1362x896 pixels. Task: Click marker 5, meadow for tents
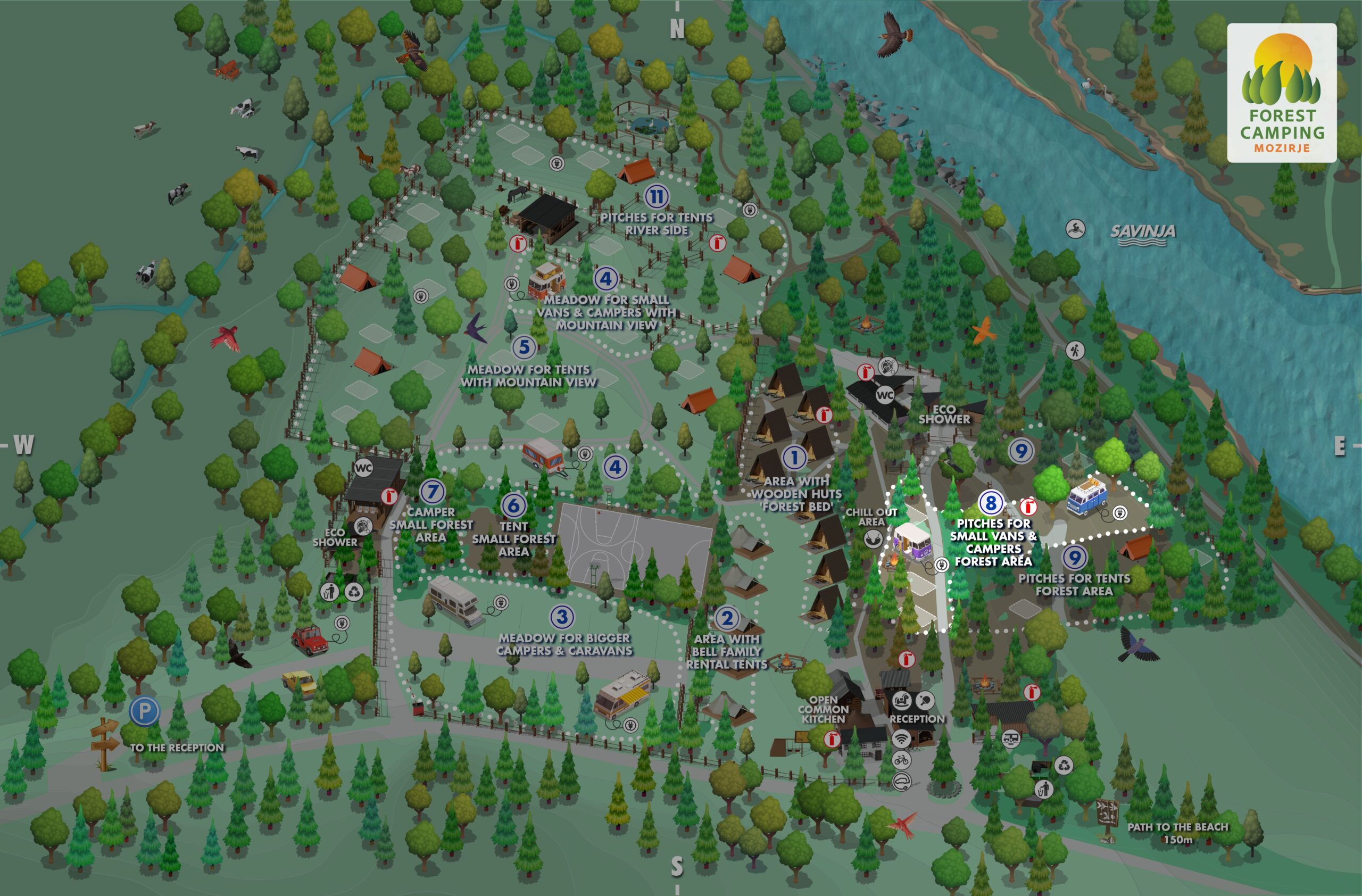(524, 347)
